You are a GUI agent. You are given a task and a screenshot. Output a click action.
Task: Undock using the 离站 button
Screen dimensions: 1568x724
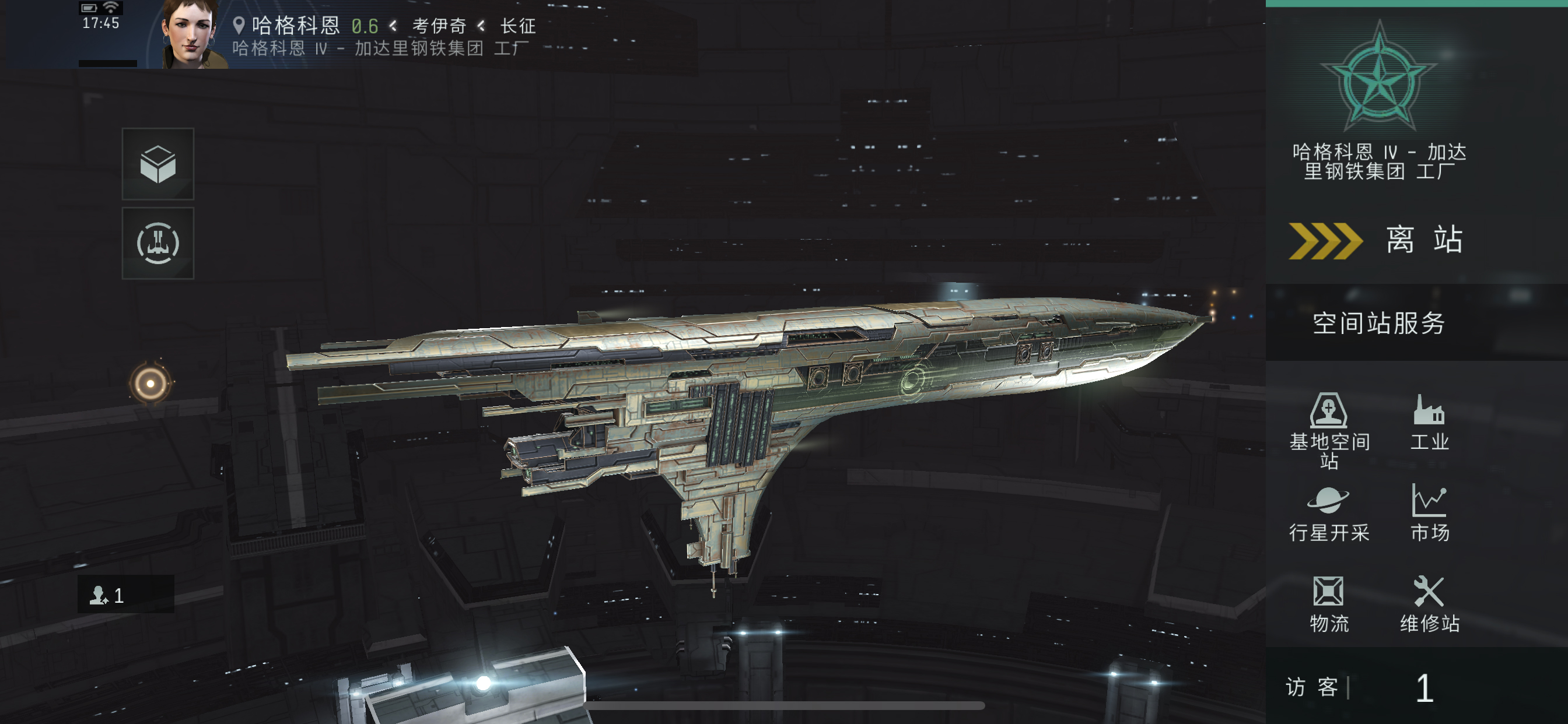click(1378, 240)
